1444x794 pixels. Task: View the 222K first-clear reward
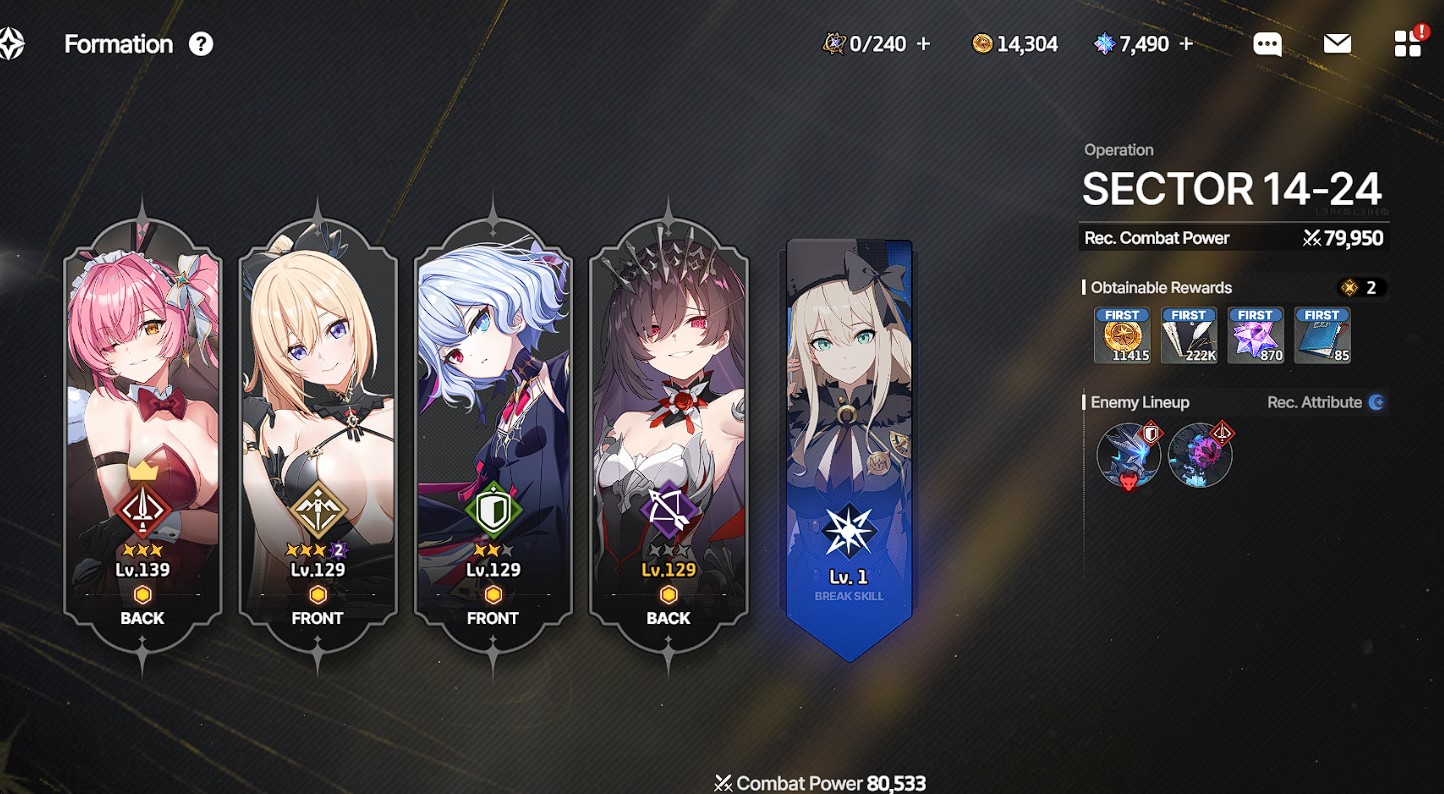(x=1189, y=335)
